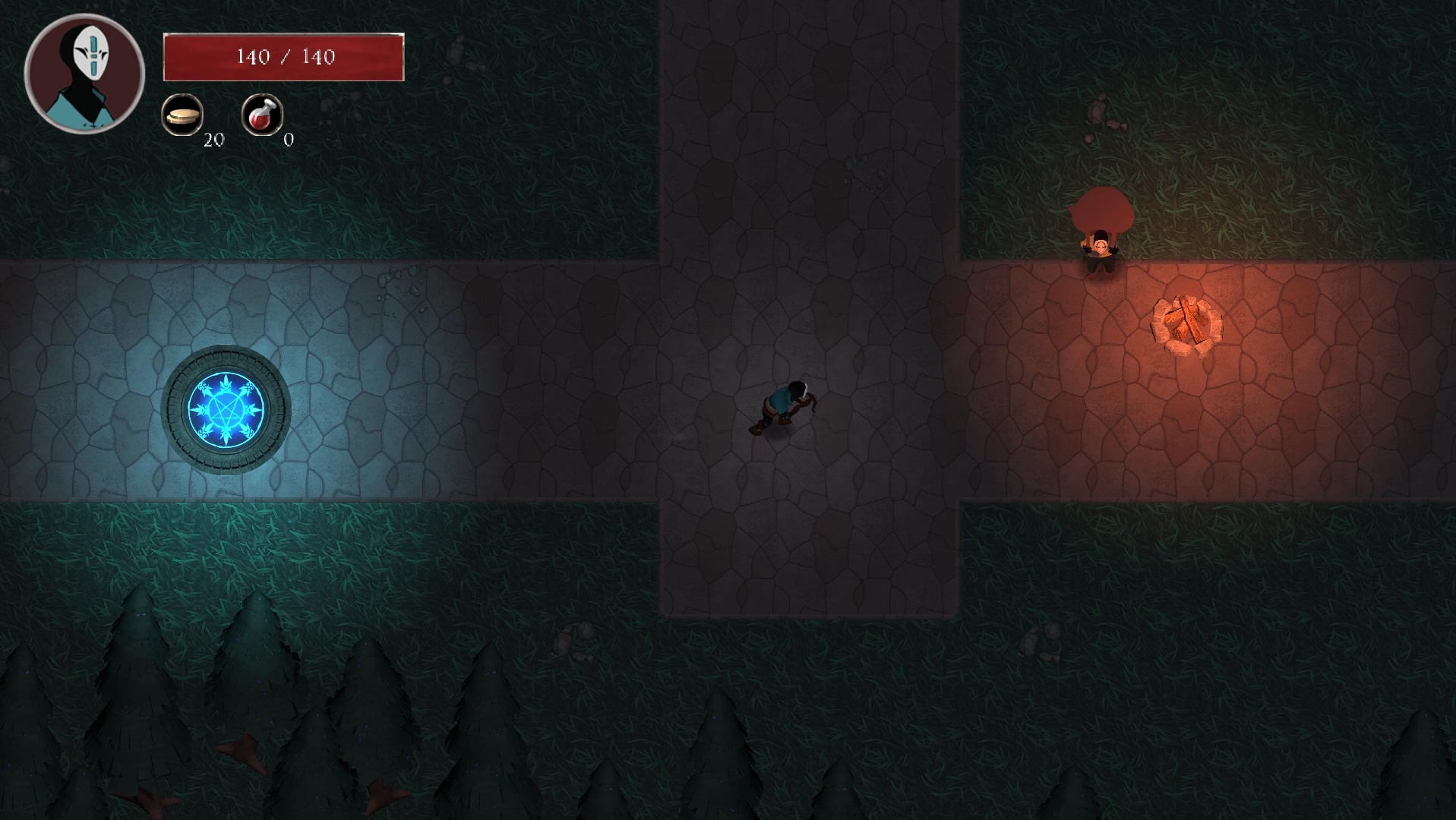Click the masked character portrait
1456x820 pixels.
click(x=84, y=74)
